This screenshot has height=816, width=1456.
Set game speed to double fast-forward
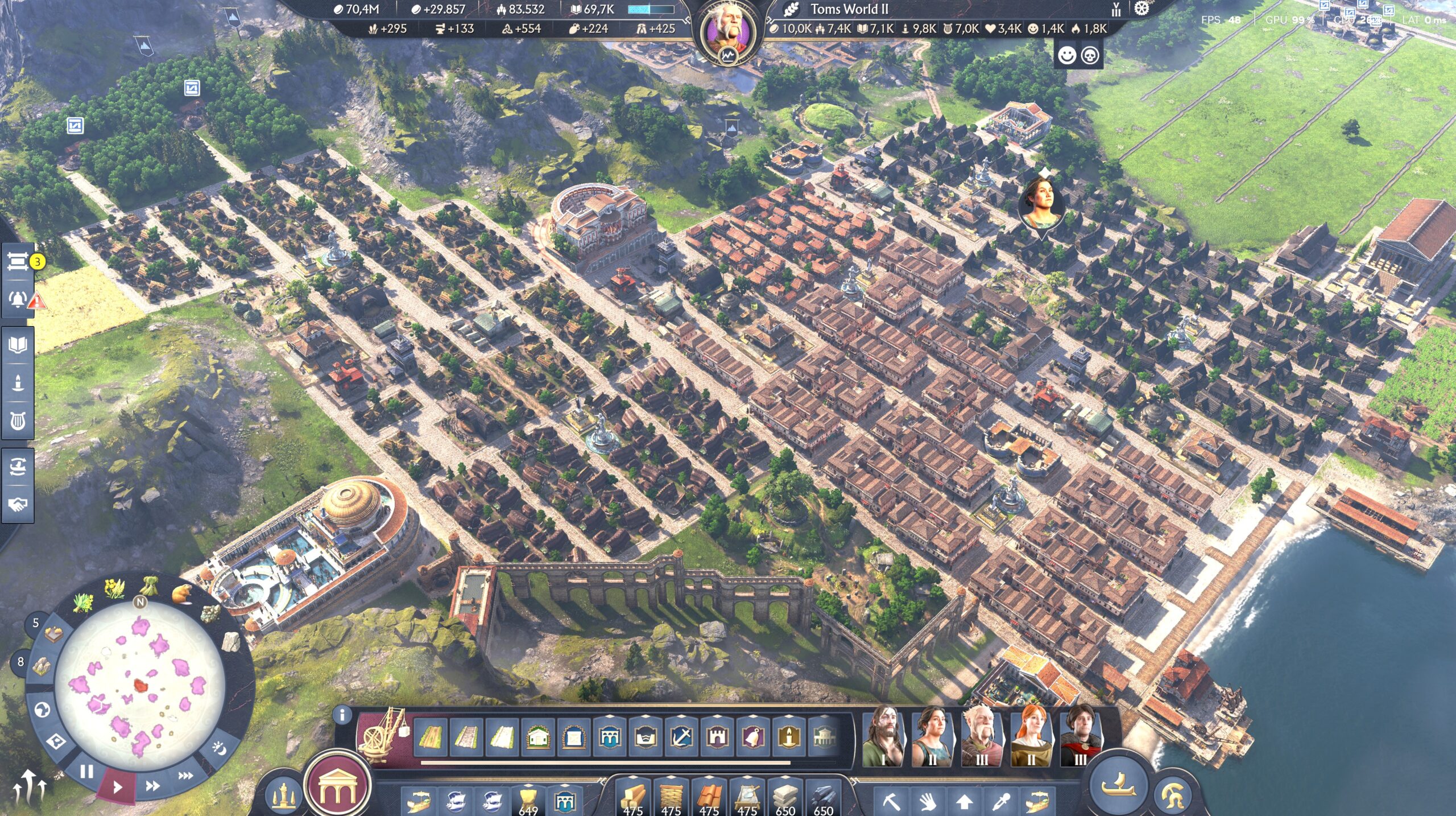click(152, 786)
